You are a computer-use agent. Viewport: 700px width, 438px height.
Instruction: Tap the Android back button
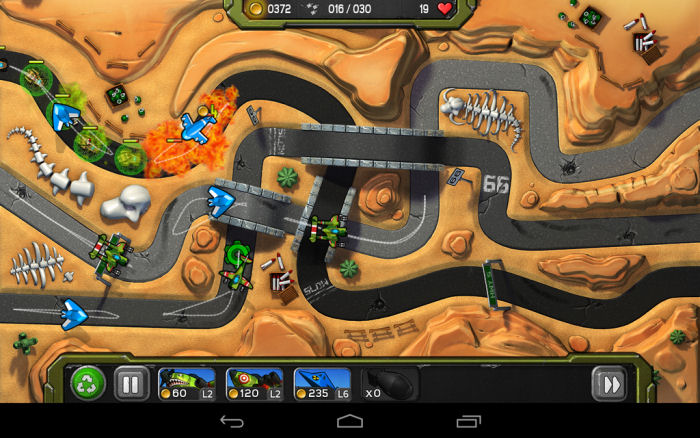coord(232,421)
